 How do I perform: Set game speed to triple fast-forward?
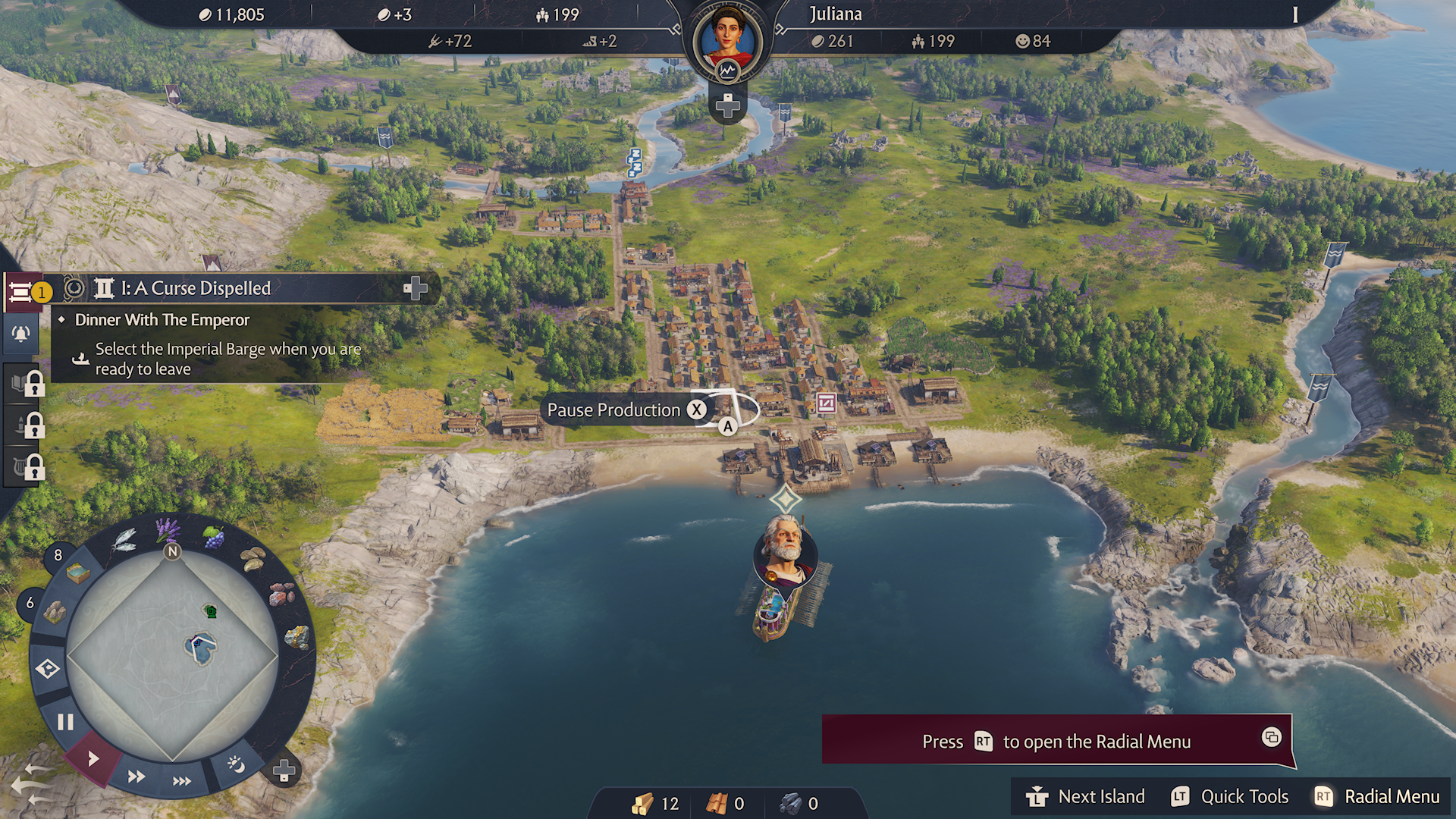point(182,781)
